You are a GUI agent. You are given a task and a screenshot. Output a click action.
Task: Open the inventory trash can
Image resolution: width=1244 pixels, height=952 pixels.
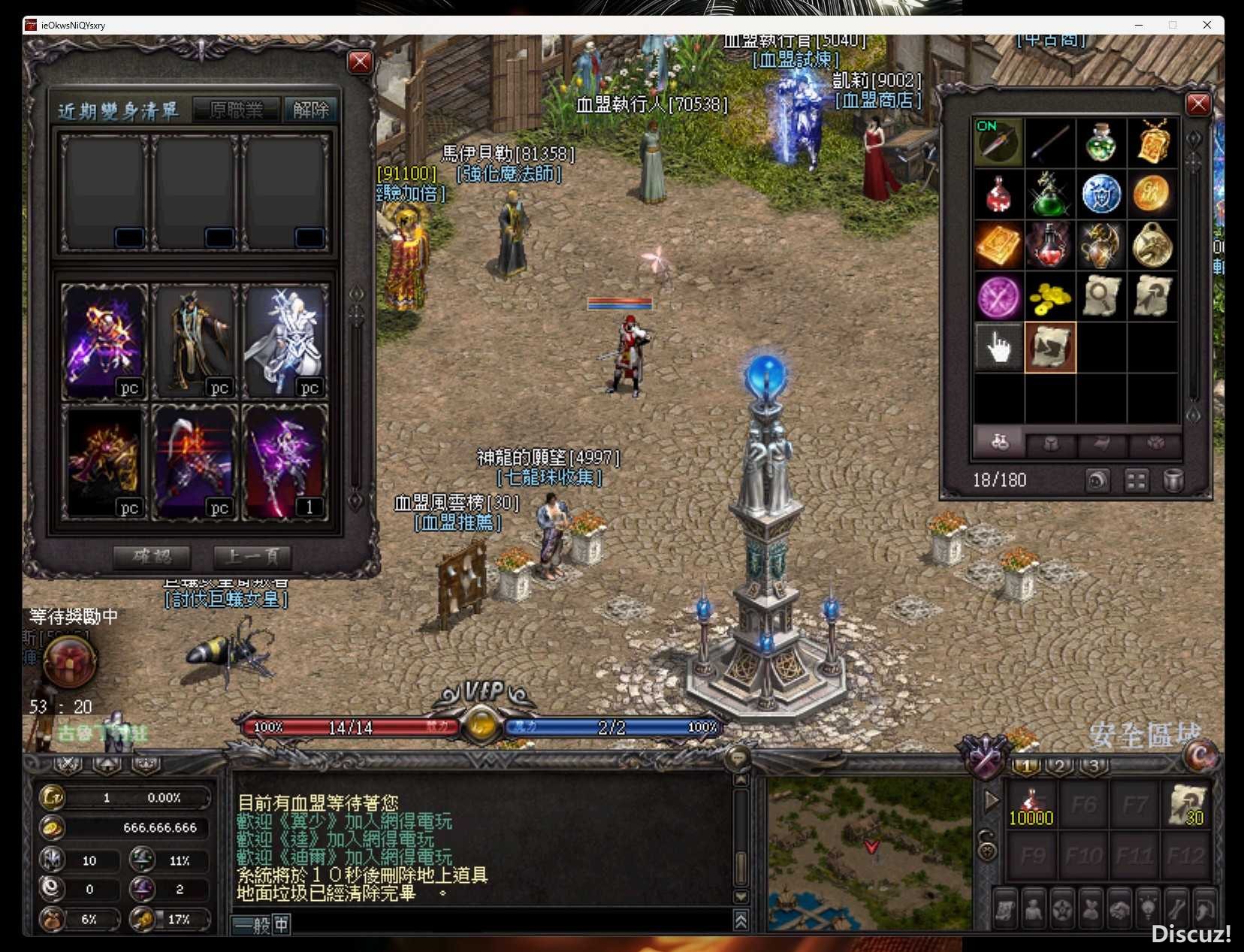(x=1173, y=480)
